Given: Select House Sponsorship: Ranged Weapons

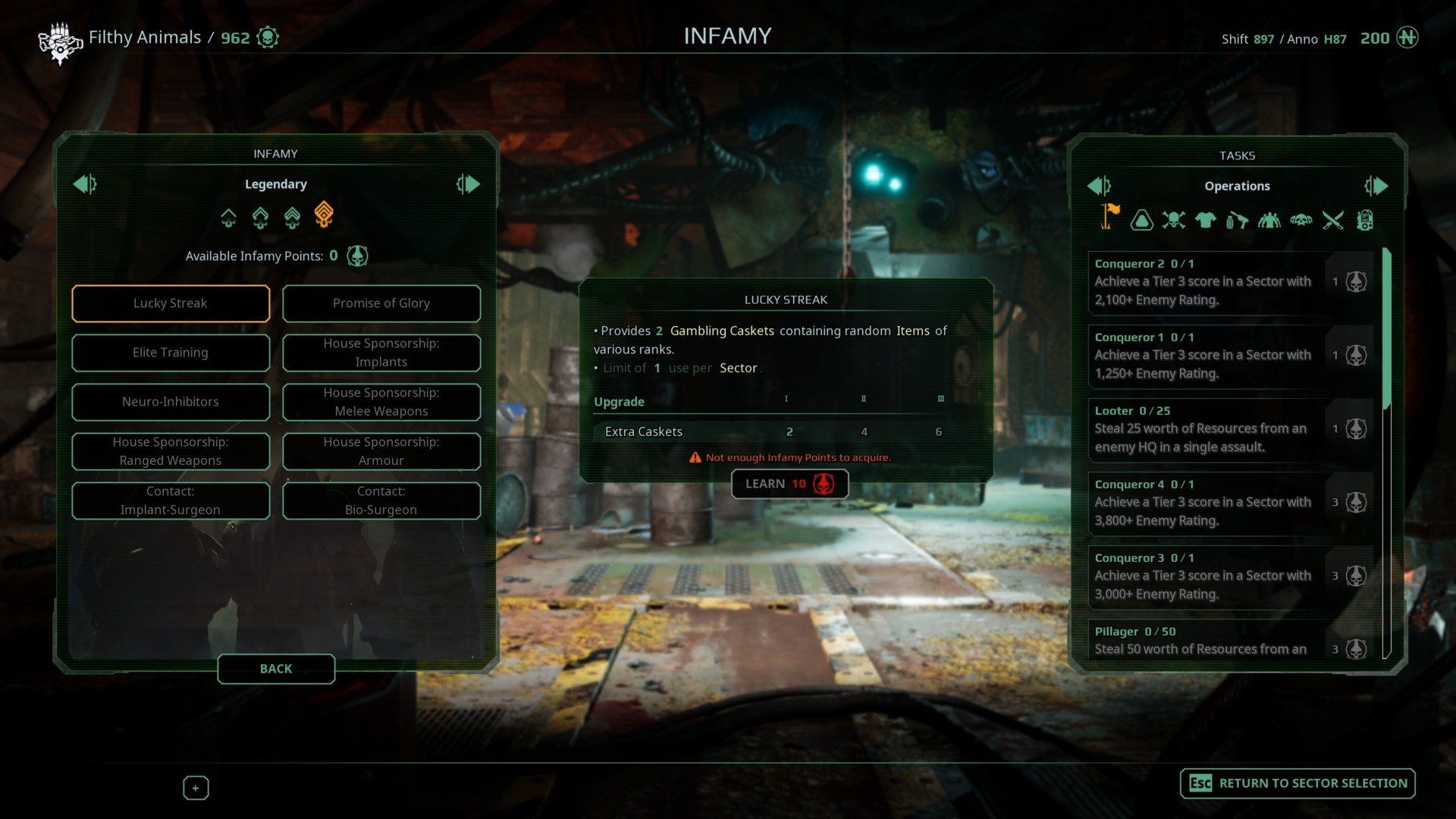Looking at the screenshot, I should 171,451.
